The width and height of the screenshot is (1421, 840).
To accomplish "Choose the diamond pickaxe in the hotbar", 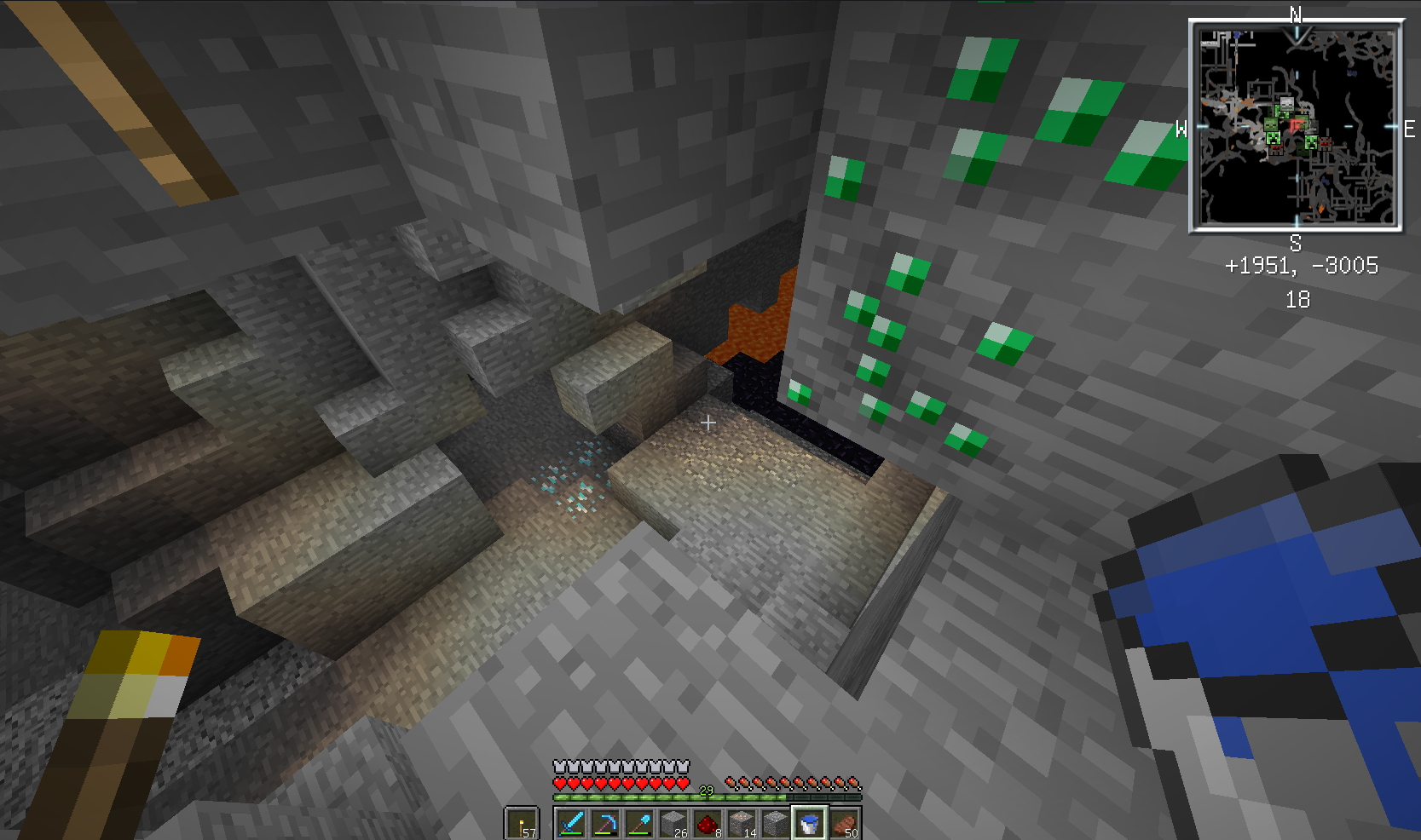I will click(x=605, y=824).
